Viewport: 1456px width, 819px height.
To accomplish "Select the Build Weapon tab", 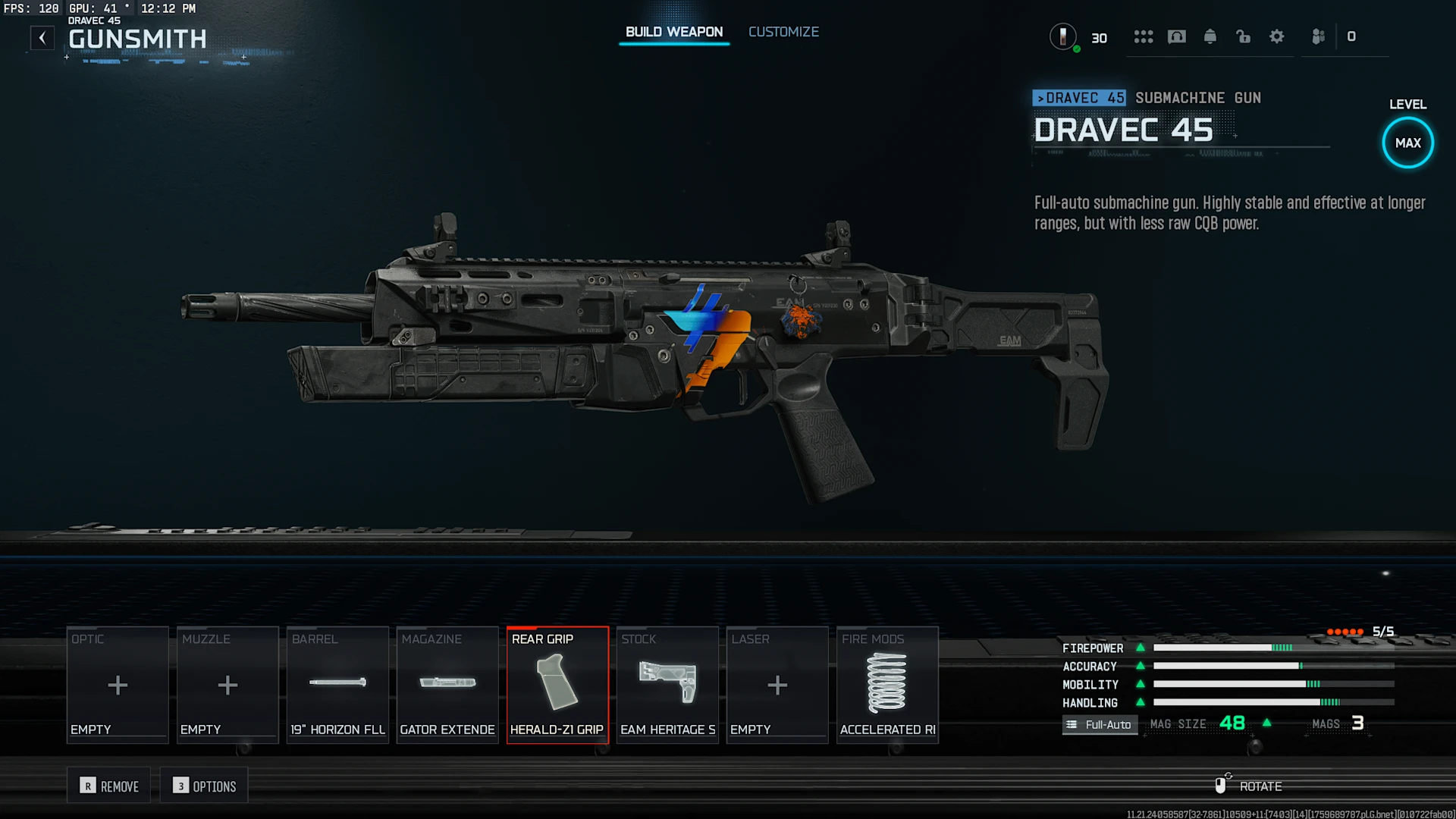I will [x=673, y=32].
